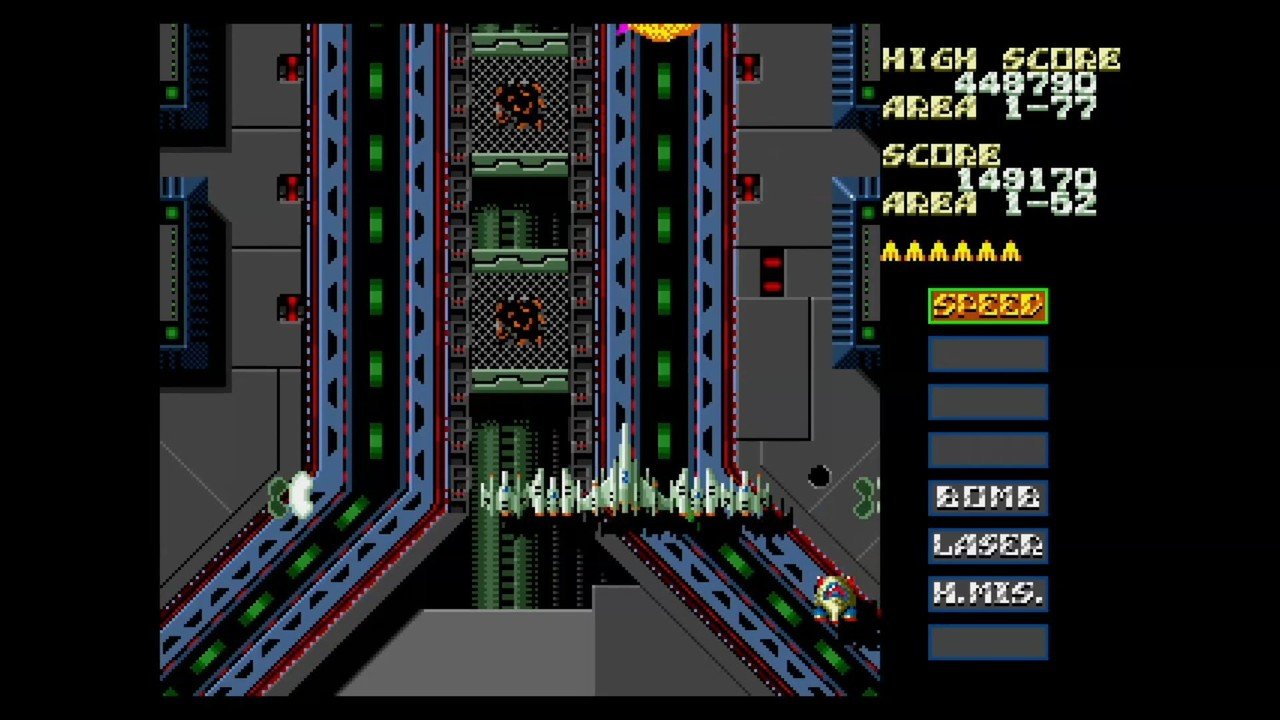
Task: Select the highlighted SPEED power-up slot
Action: (988, 306)
